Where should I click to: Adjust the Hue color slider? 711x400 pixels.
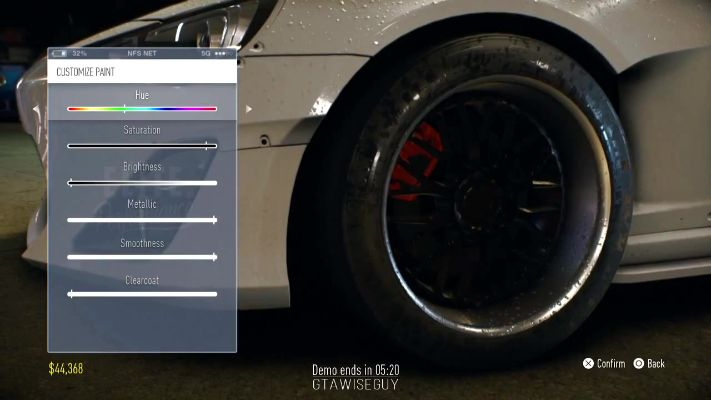(x=142, y=108)
